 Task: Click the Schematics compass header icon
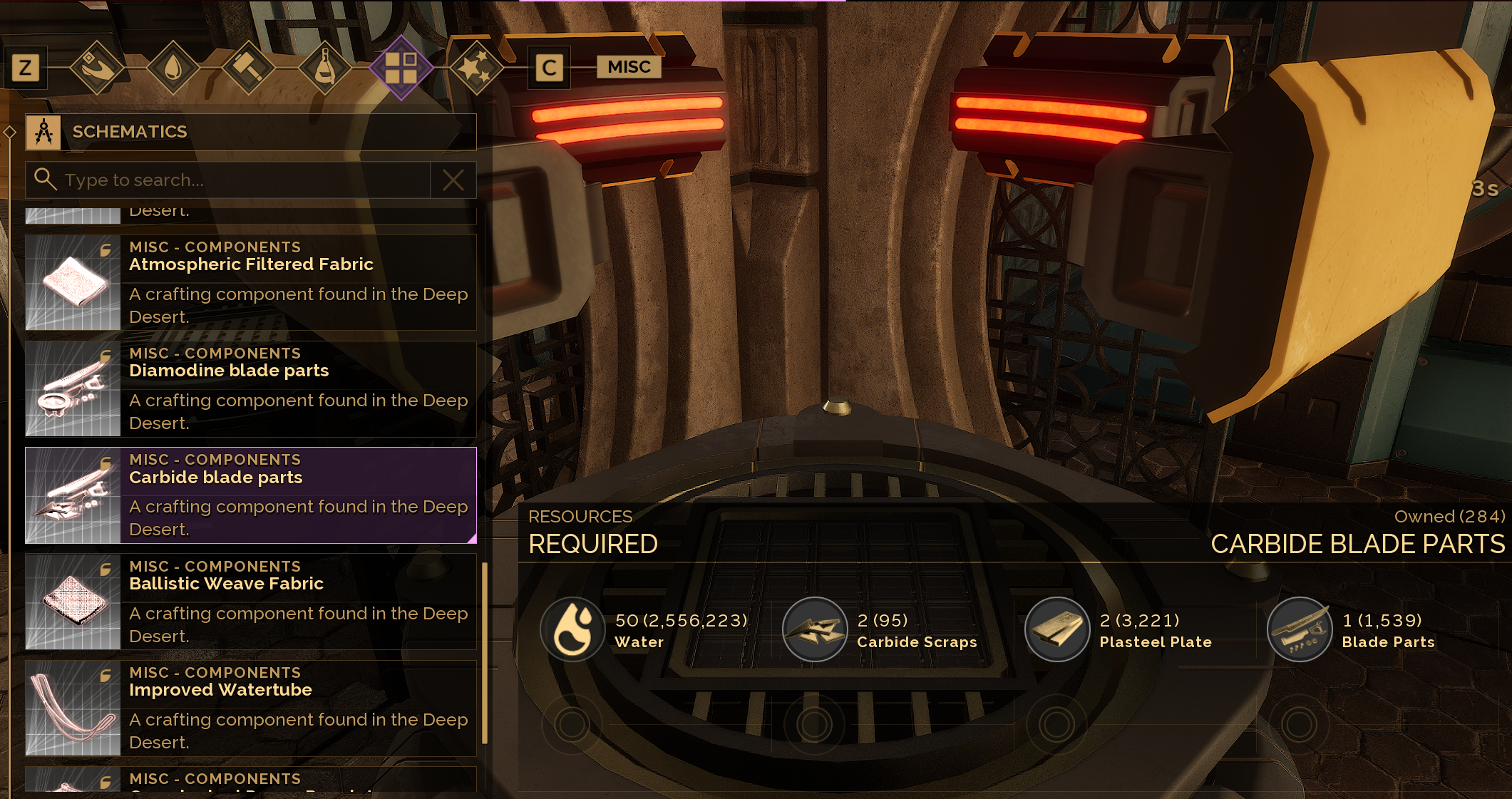click(43, 132)
